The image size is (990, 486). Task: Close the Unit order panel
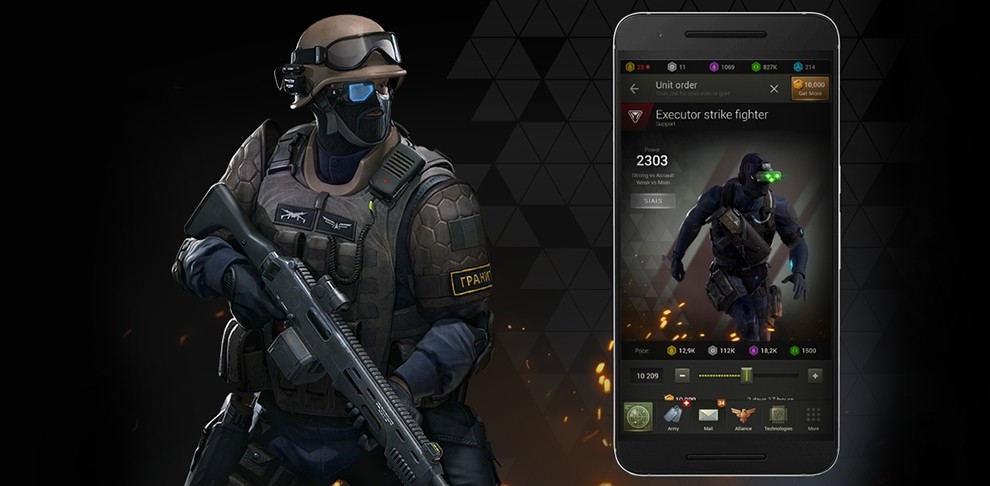(774, 89)
